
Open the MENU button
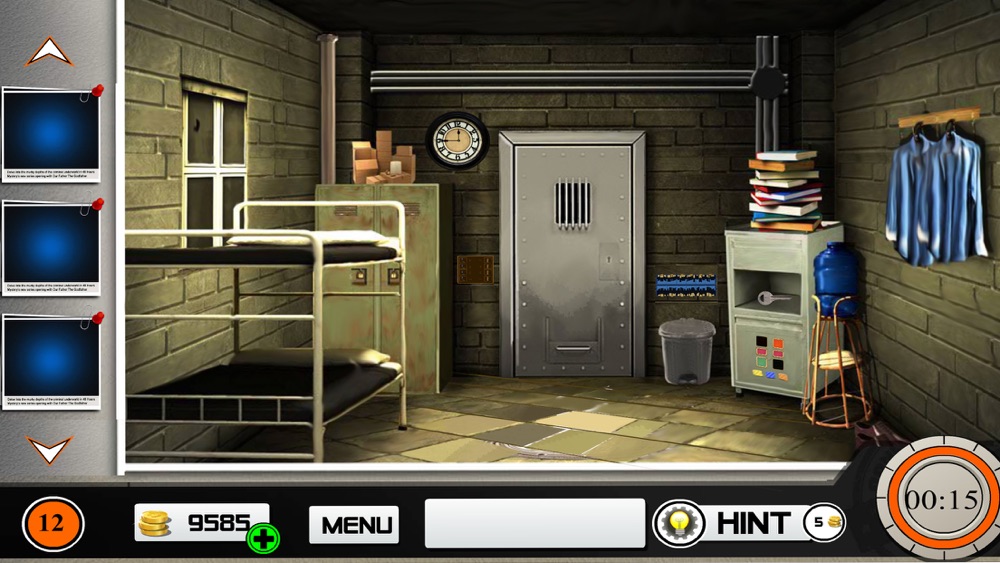coord(353,524)
